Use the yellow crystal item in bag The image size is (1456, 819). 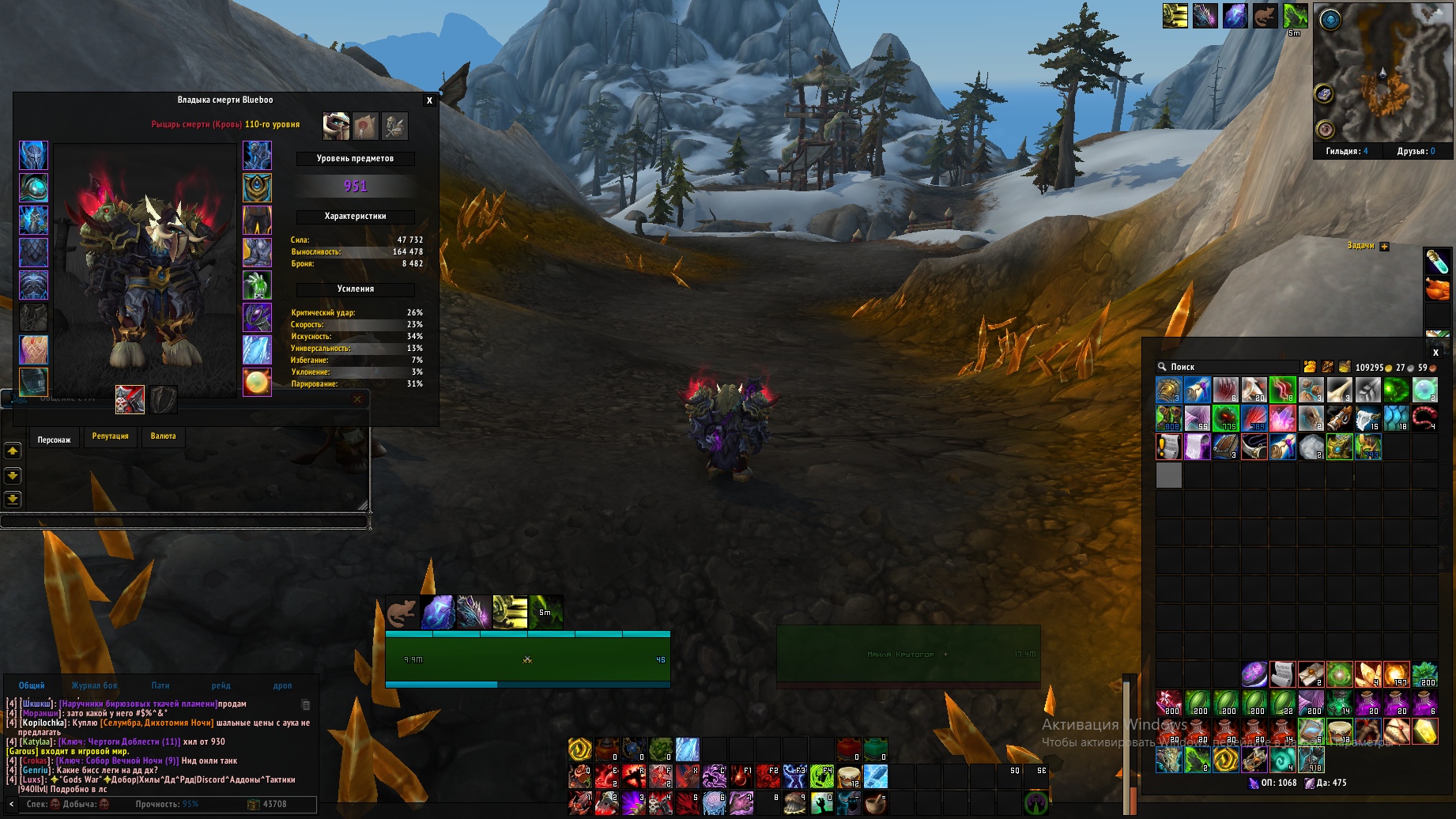(1424, 731)
